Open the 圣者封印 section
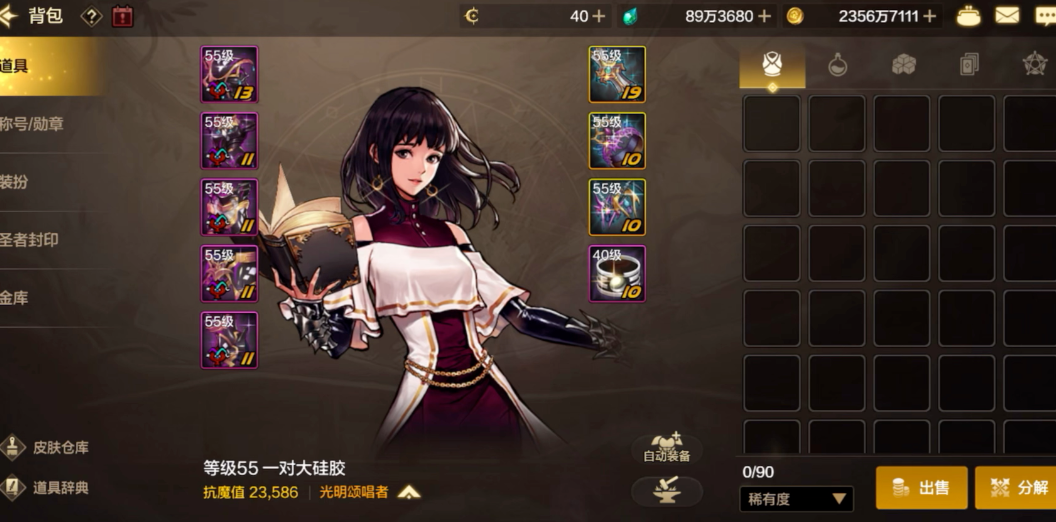Screen dimensions: 1056x522 pyautogui.click(x=30, y=240)
